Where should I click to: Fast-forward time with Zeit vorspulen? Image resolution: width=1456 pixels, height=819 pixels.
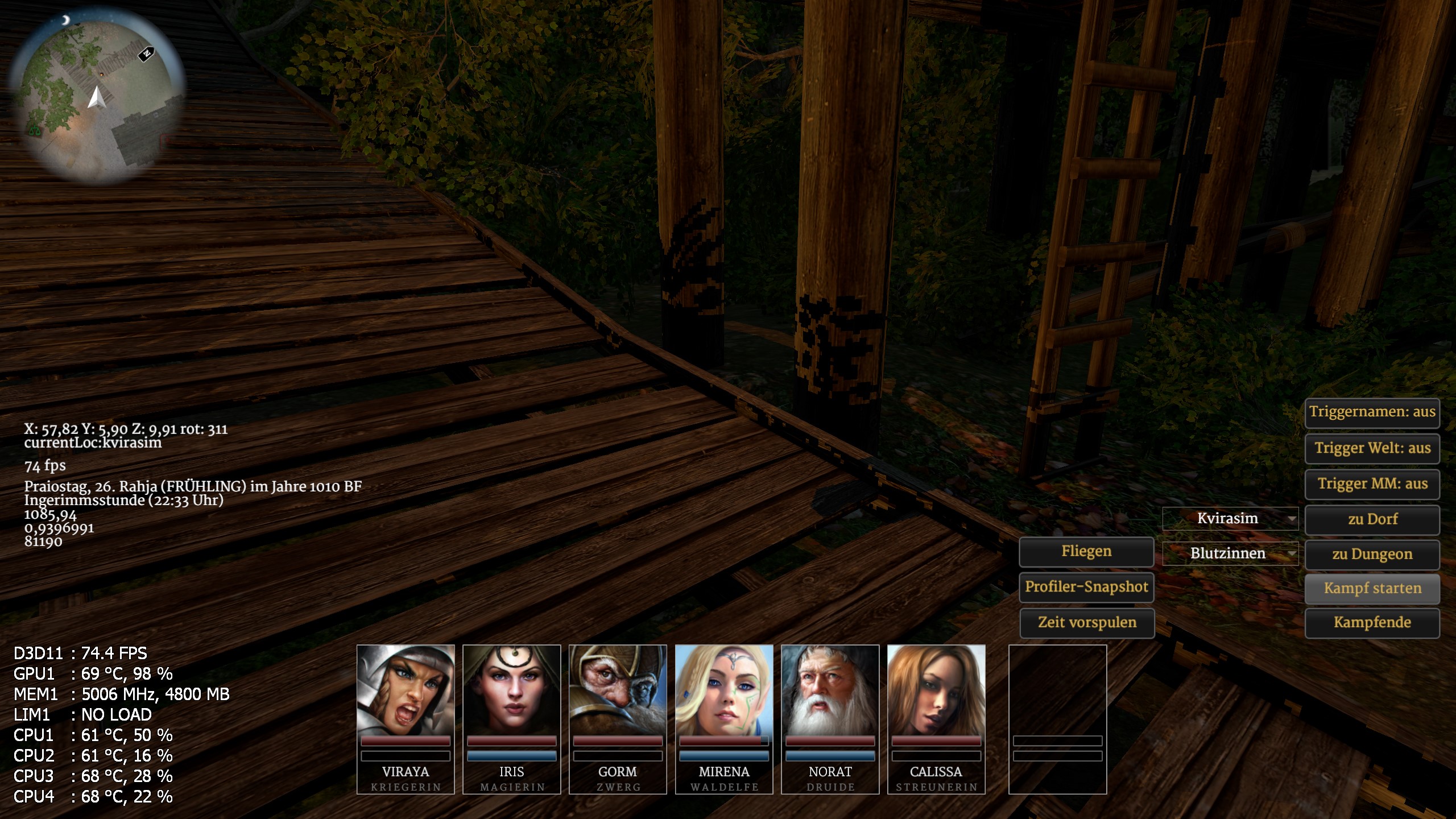pyautogui.click(x=1087, y=623)
